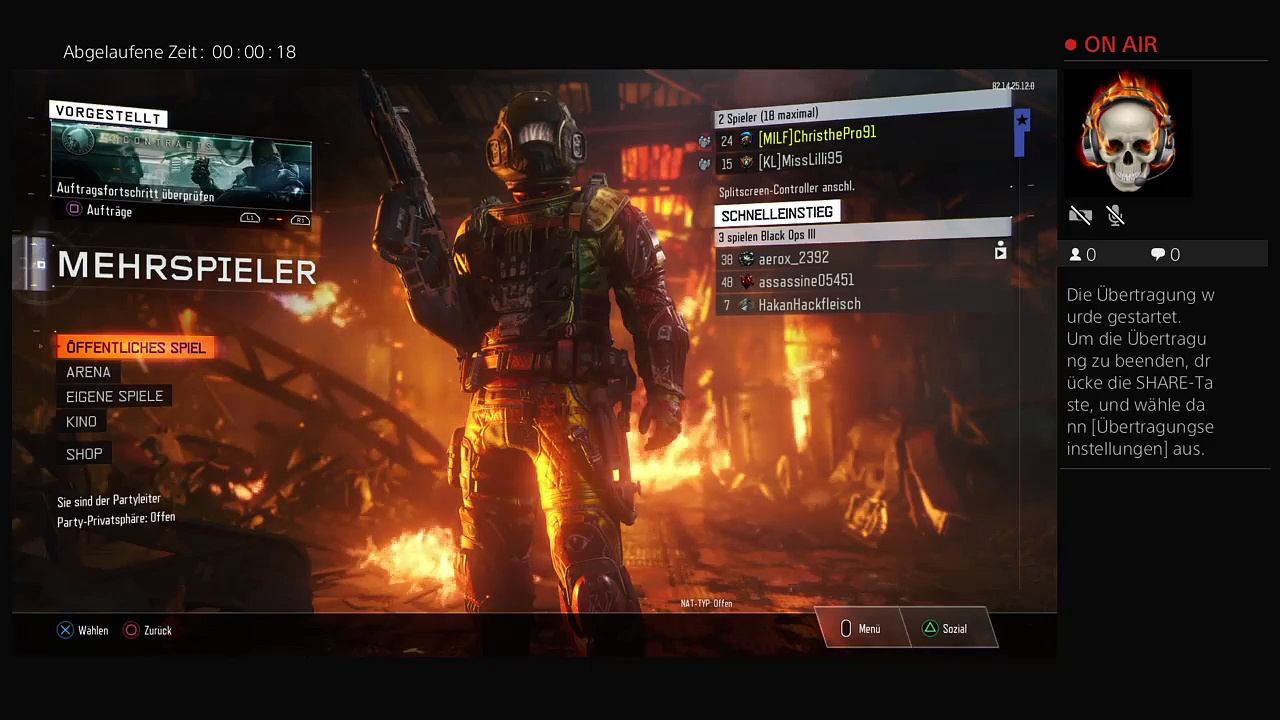
Task: Open the Kino menu entry
Action: (81, 422)
